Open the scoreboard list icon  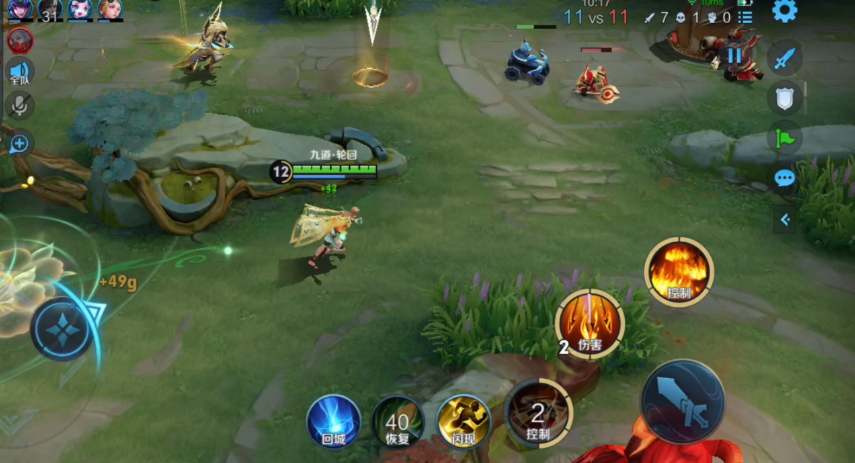pos(745,17)
